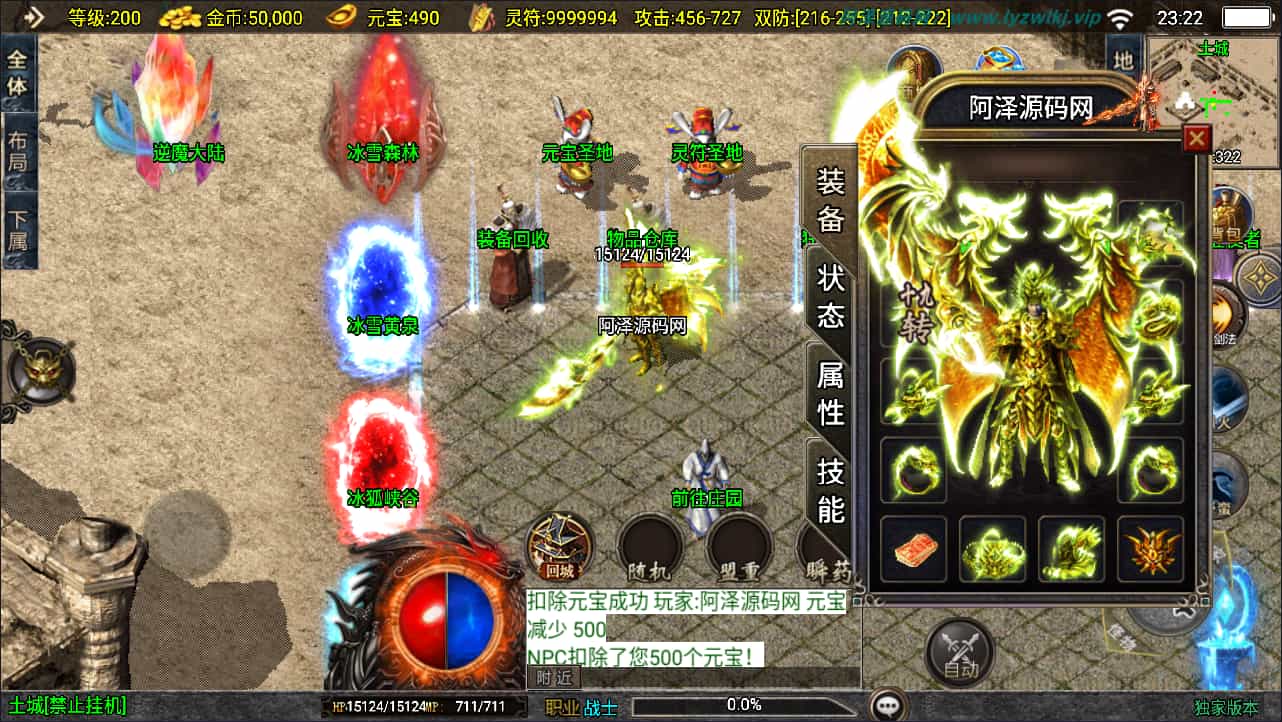
Task: Activate the 回城 return-to-town skill button
Action: [x=560, y=547]
